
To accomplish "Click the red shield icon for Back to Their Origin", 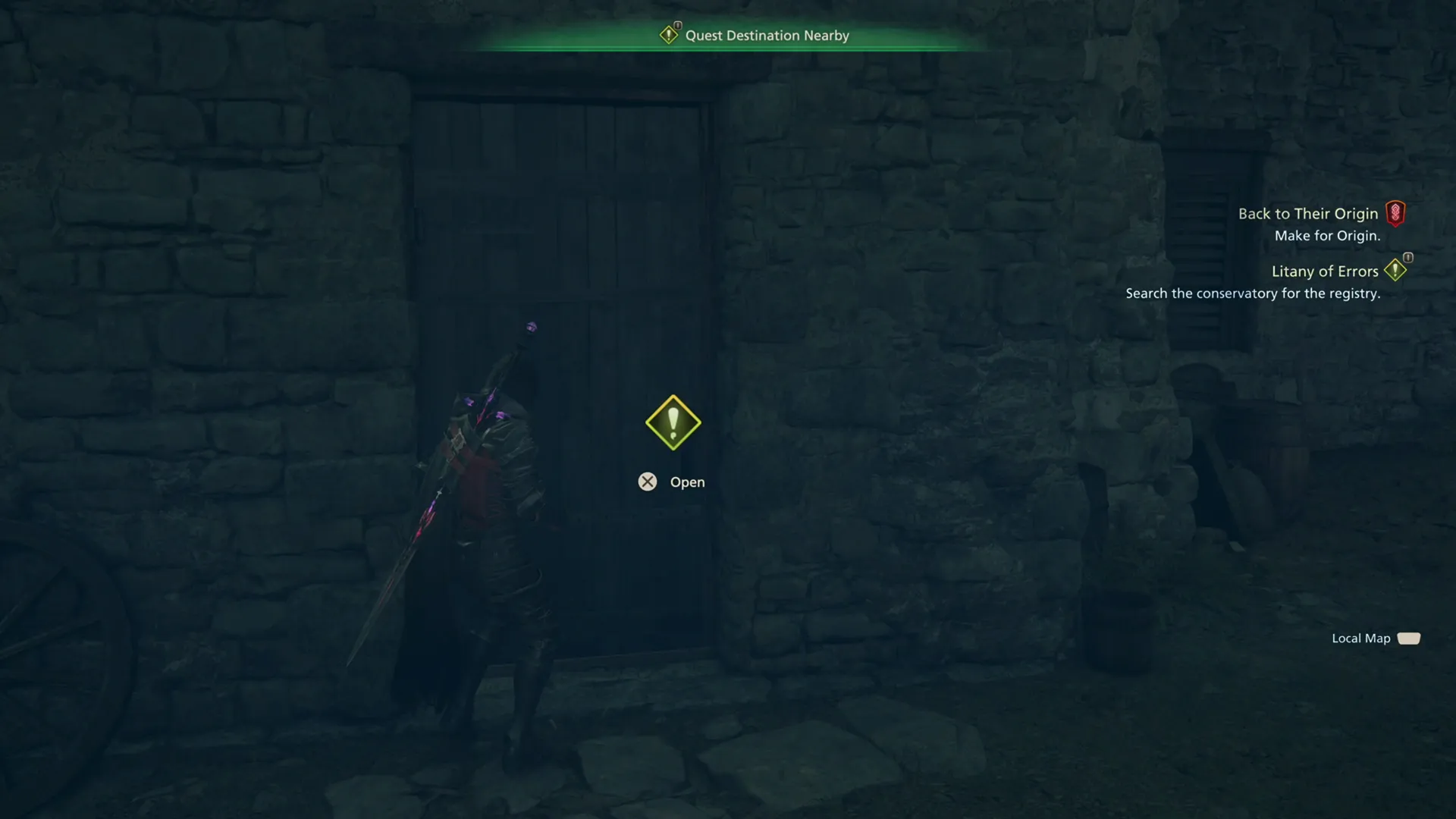I will pyautogui.click(x=1398, y=213).
